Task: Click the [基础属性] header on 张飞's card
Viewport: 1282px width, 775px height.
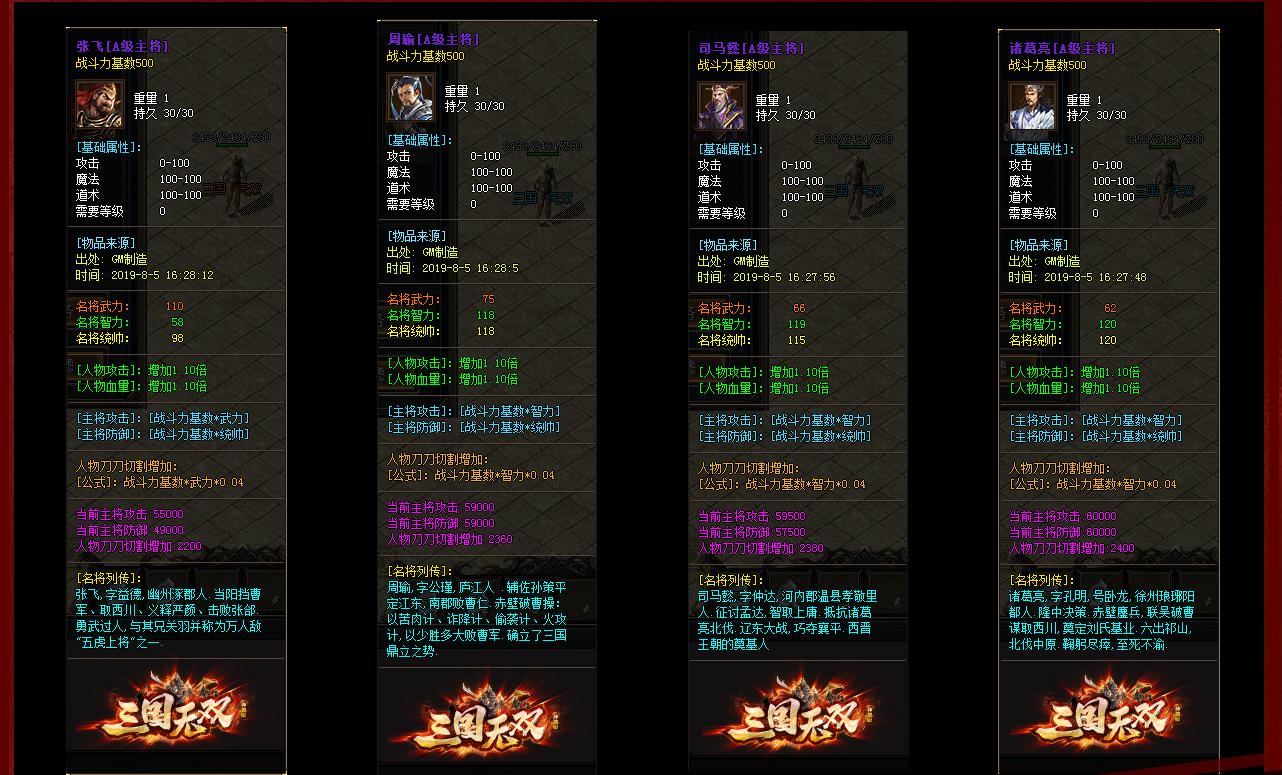Action: tap(109, 145)
